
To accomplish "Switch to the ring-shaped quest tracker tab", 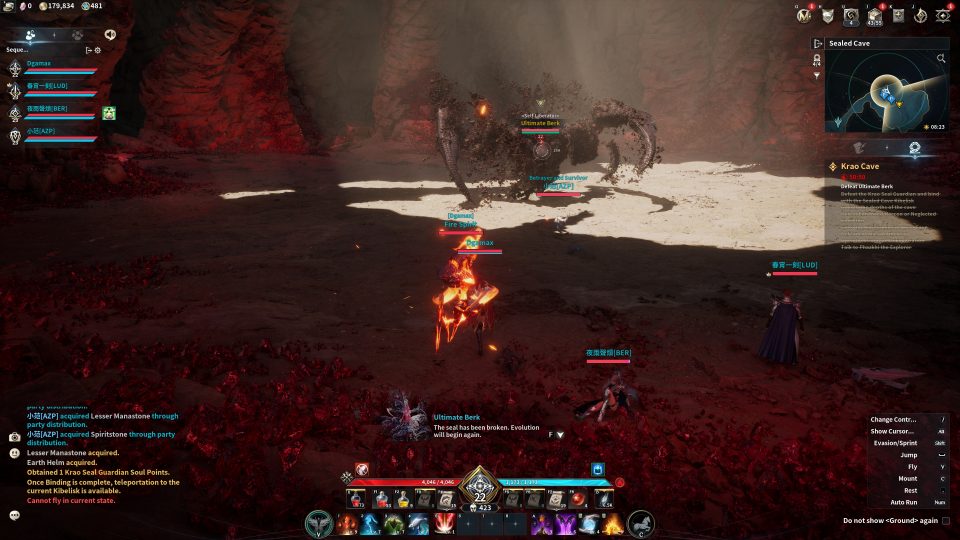I will [914, 147].
